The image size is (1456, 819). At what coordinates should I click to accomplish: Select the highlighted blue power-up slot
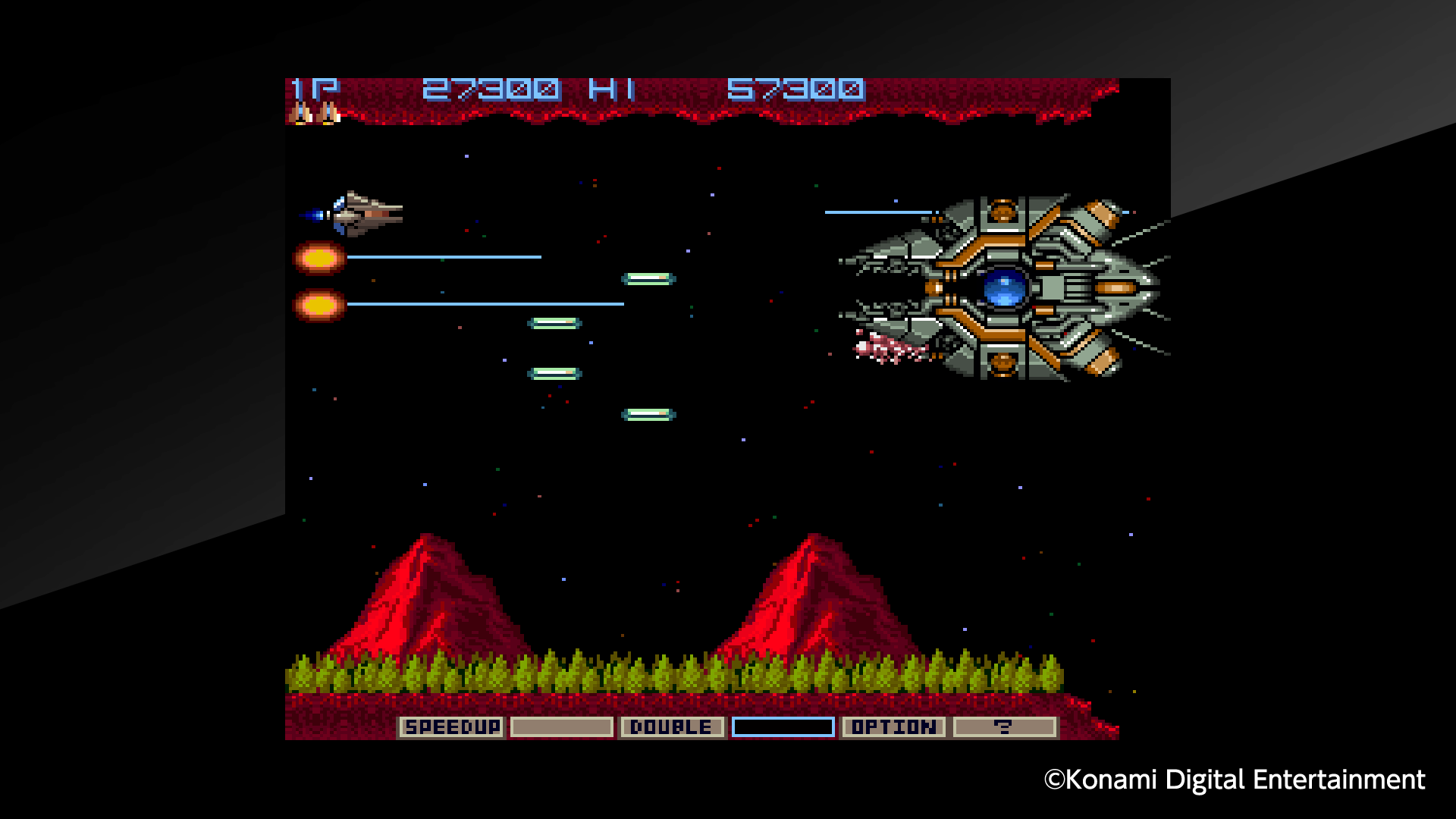point(783,726)
